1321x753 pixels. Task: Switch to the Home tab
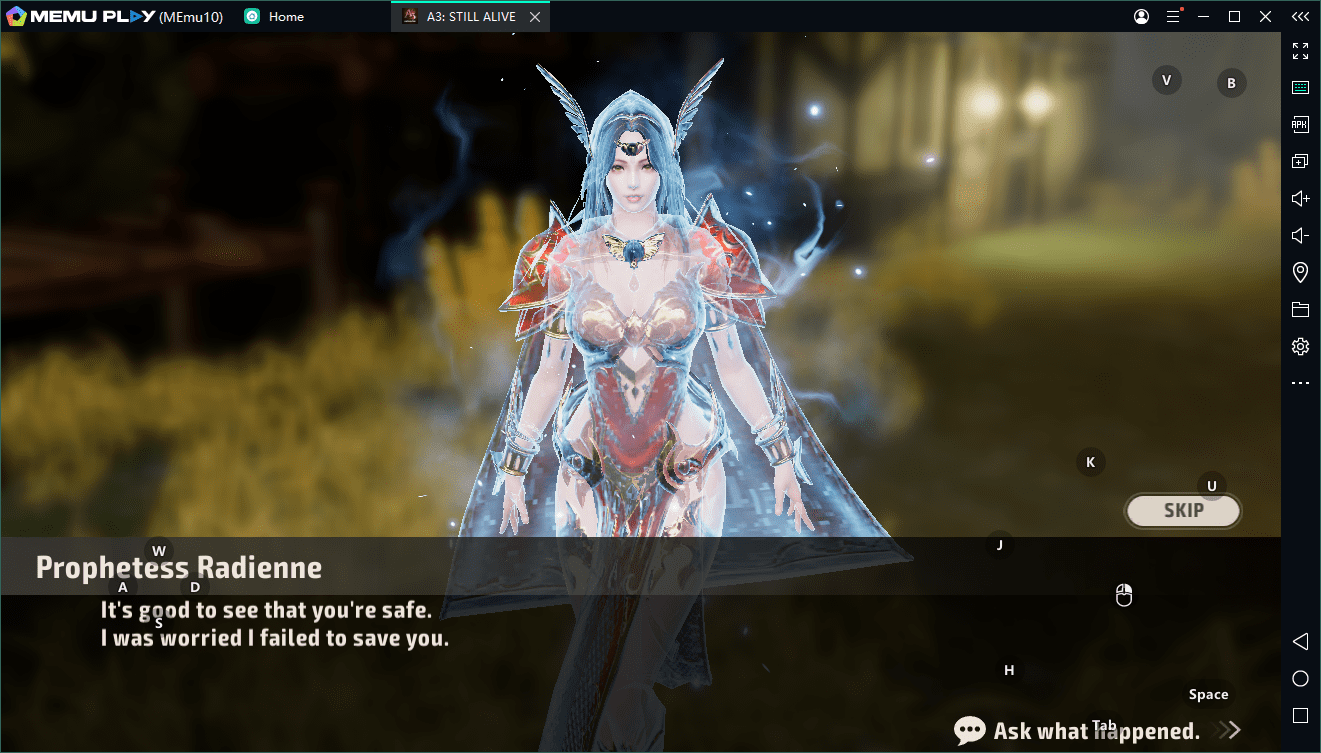coord(286,17)
